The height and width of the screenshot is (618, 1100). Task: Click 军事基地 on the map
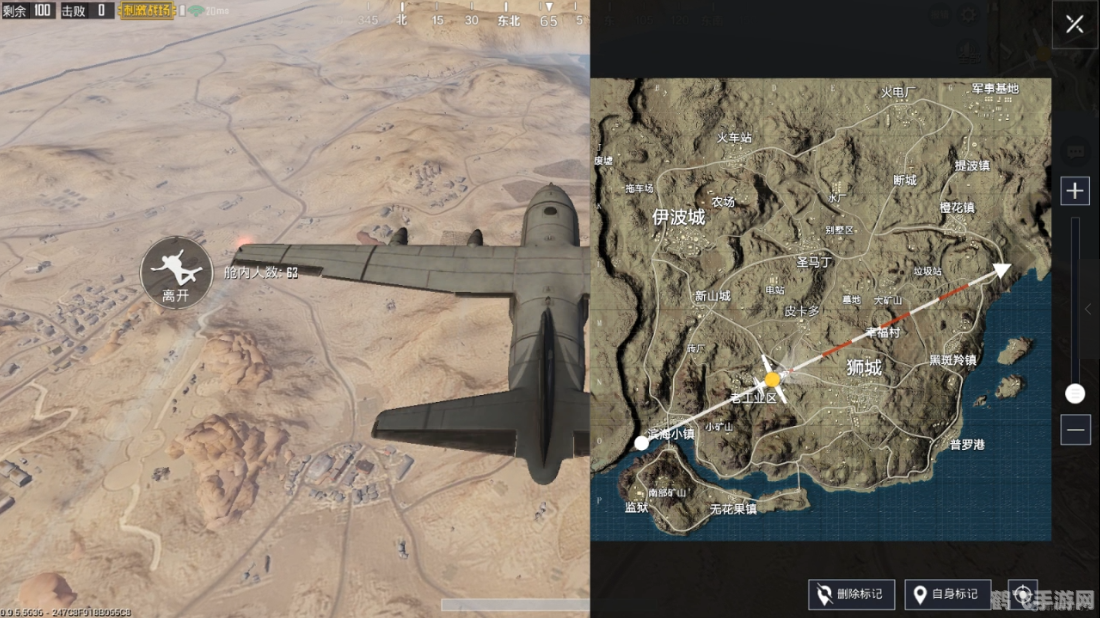tap(995, 89)
